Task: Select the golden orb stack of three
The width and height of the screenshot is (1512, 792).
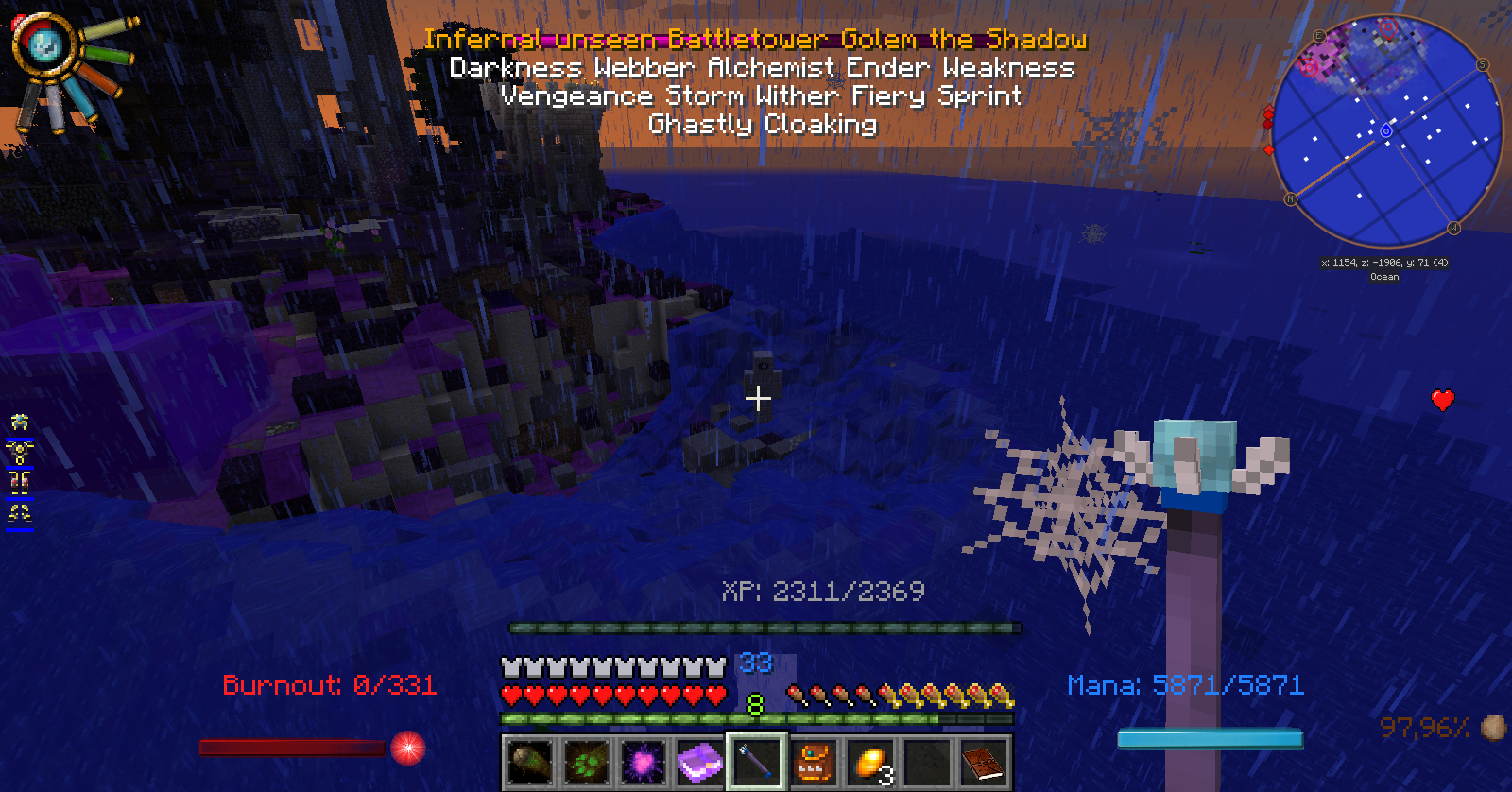Action: pos(869,762)
